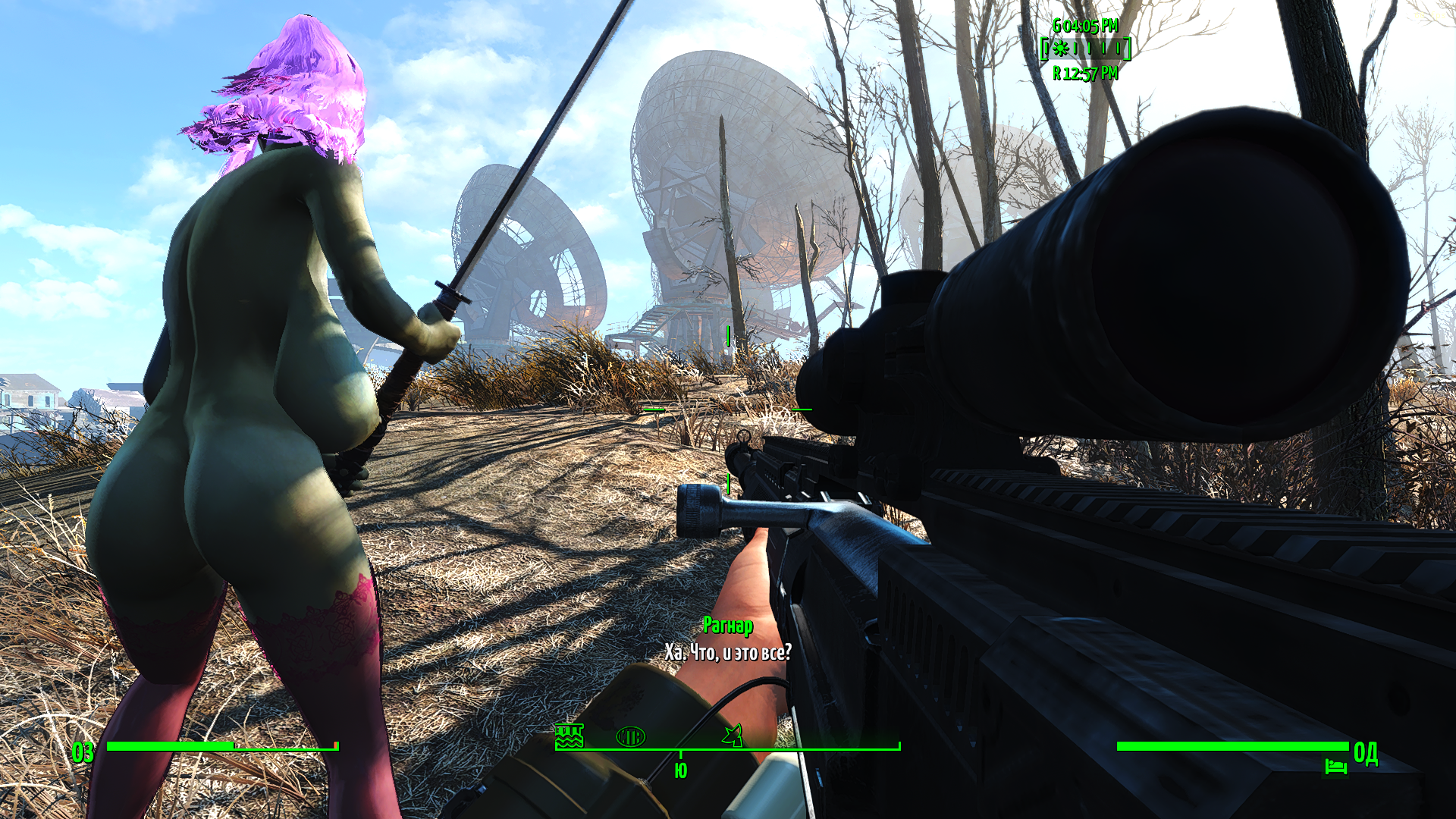Select the oval location marker on the compass
1456x819 pixels.
click(630, 736)
